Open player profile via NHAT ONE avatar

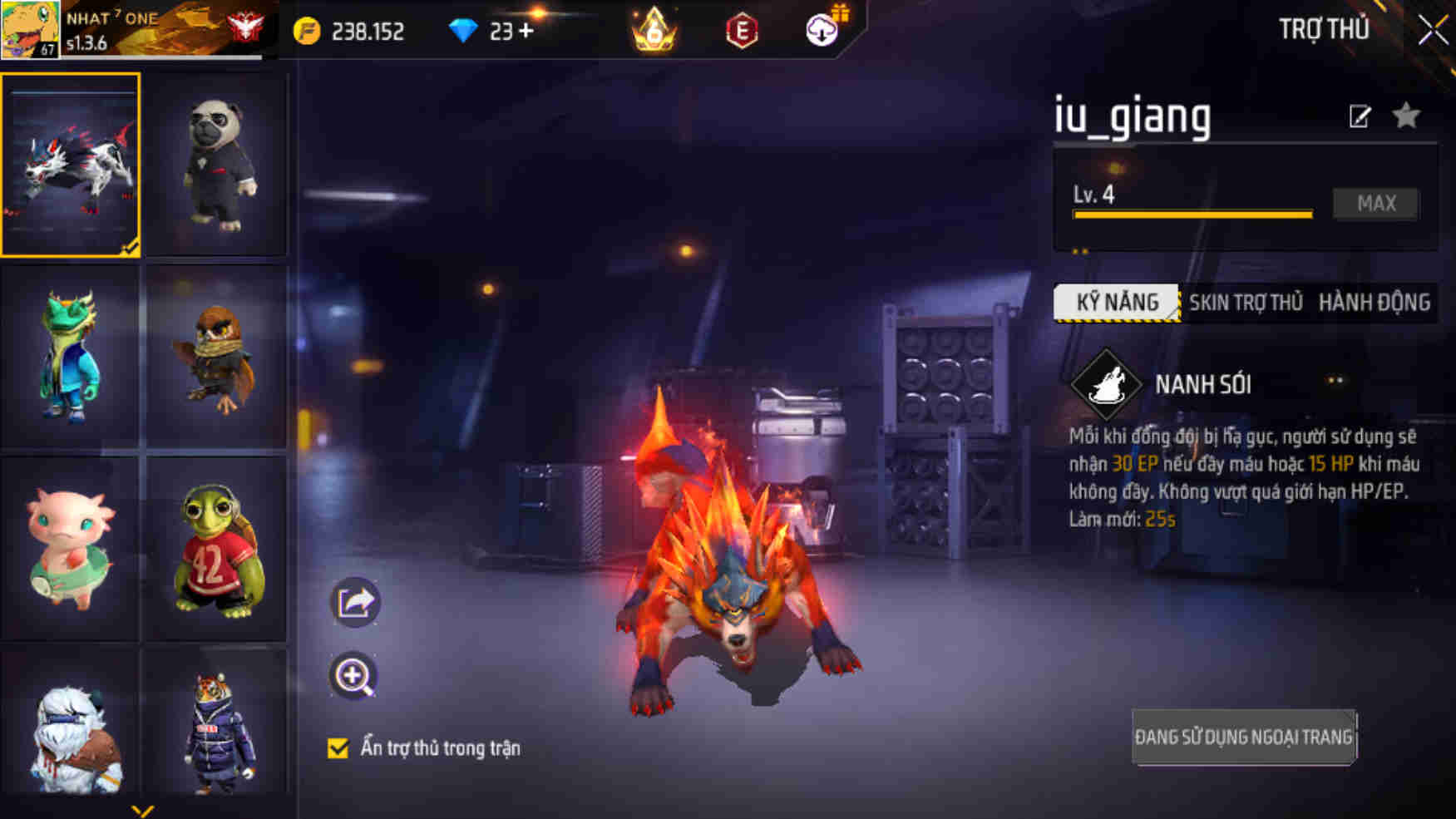pyautogui.click(x=28, y=29)
